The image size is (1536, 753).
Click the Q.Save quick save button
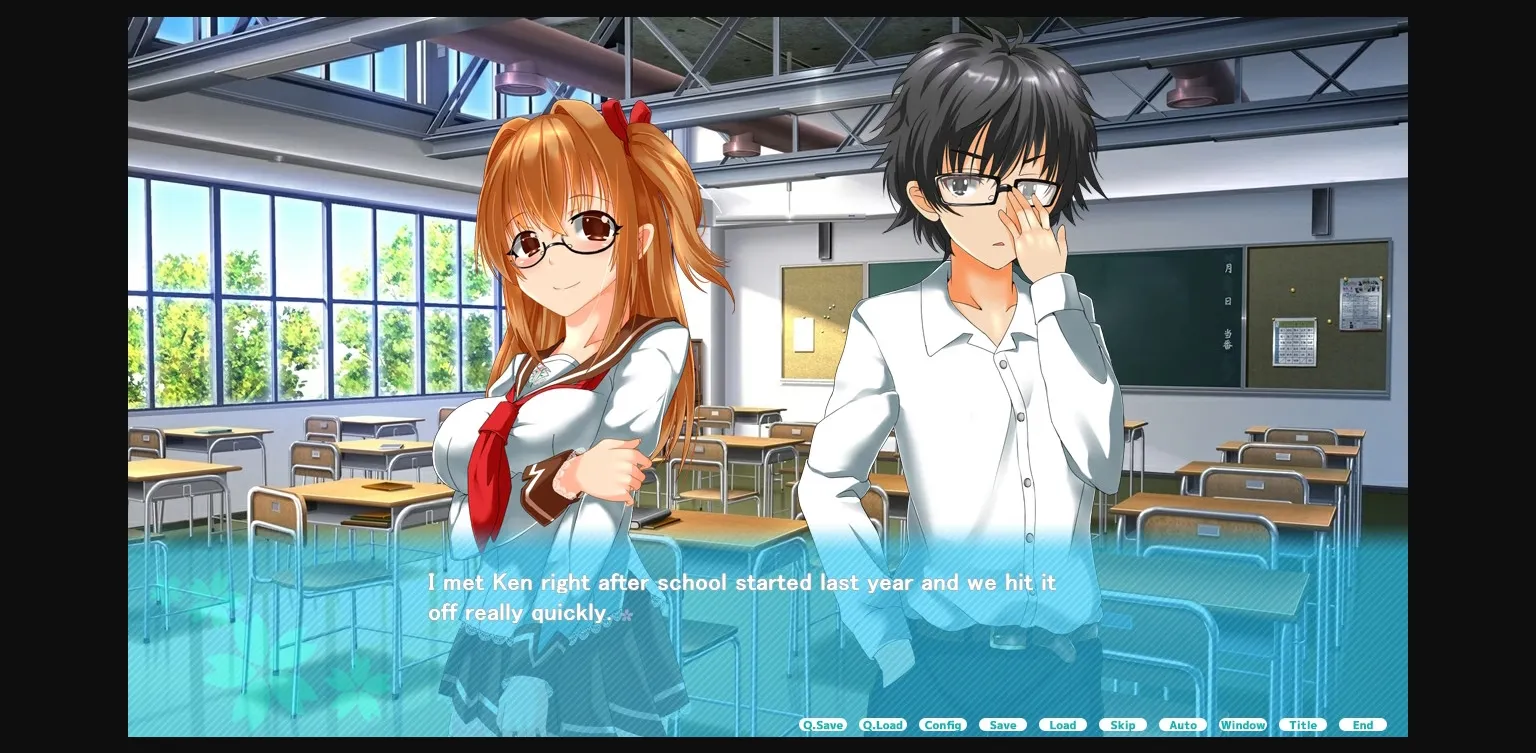coord(822,725)
